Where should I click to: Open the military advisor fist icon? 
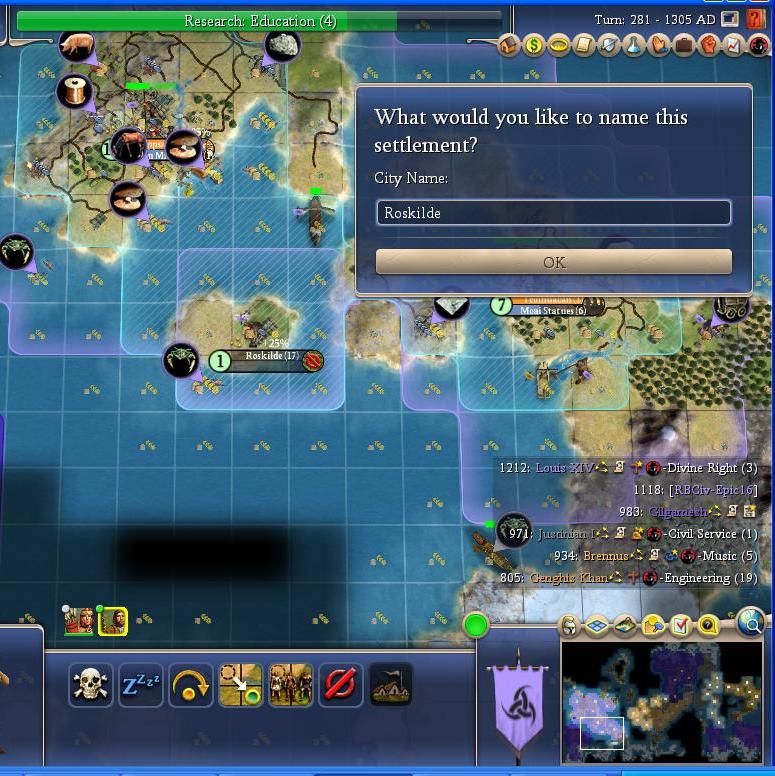tap(709, 45)
